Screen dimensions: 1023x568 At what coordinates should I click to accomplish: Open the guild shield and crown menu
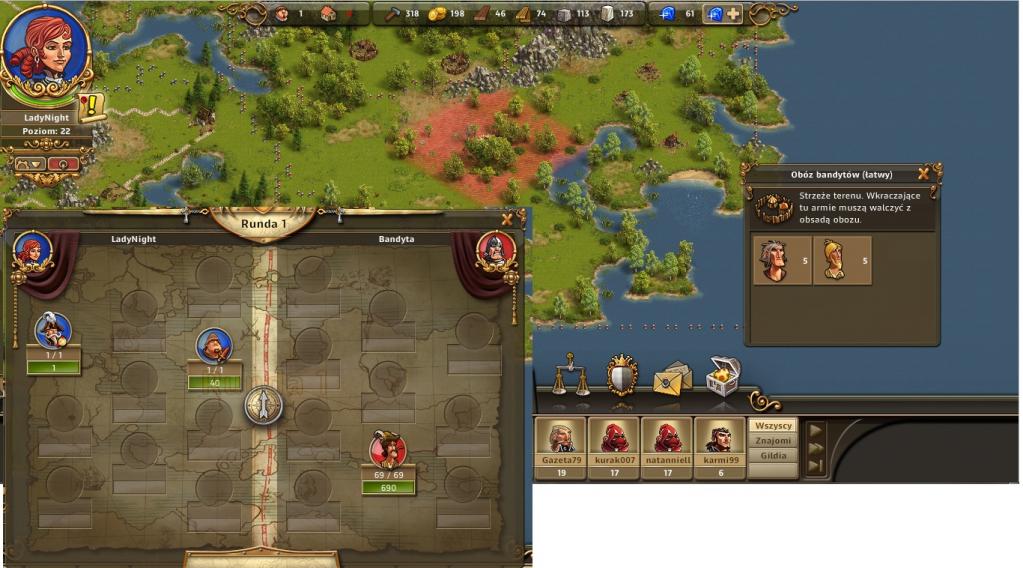[x=622, y=375]
